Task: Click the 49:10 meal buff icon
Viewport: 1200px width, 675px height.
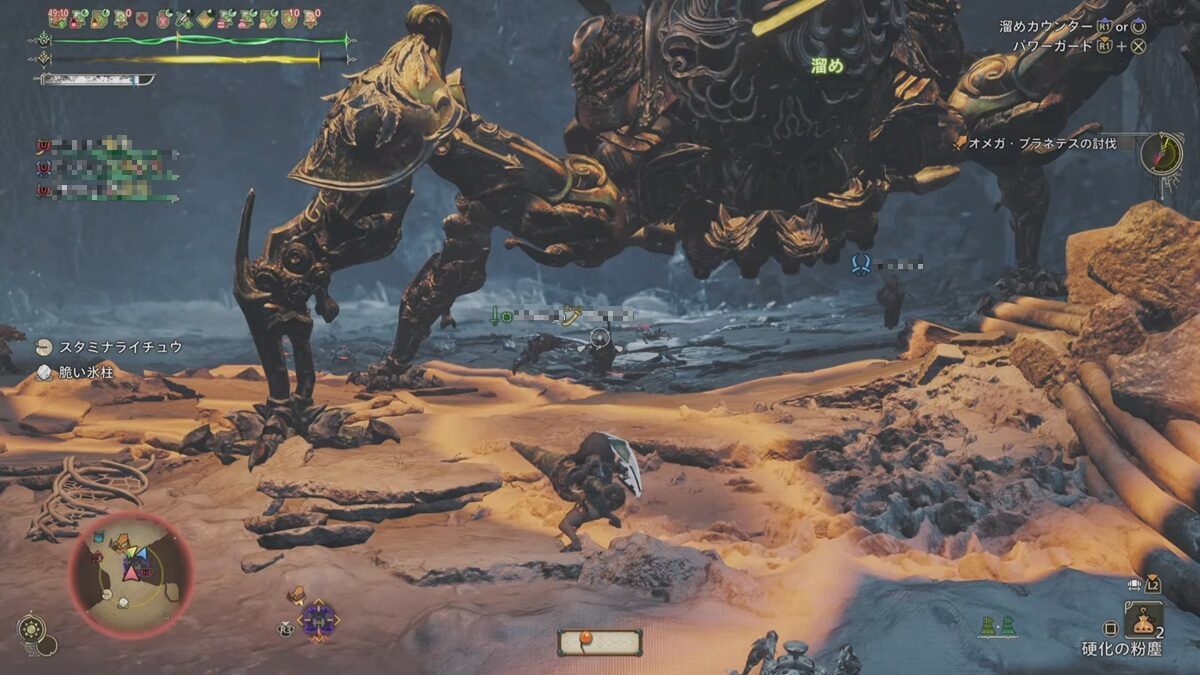Action: point(58,17)
